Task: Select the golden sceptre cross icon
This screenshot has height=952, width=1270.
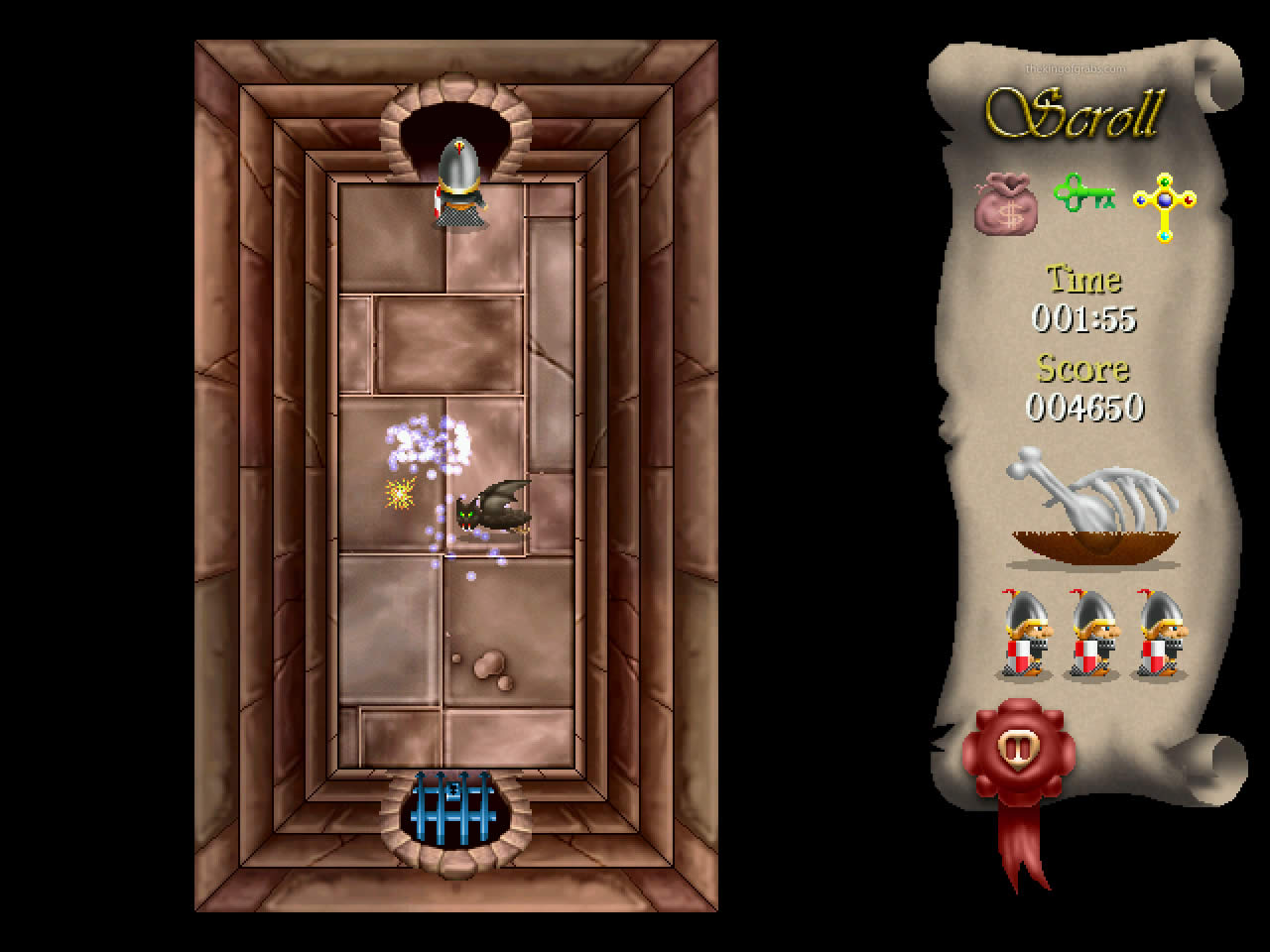Action: tap(1163, 203)
